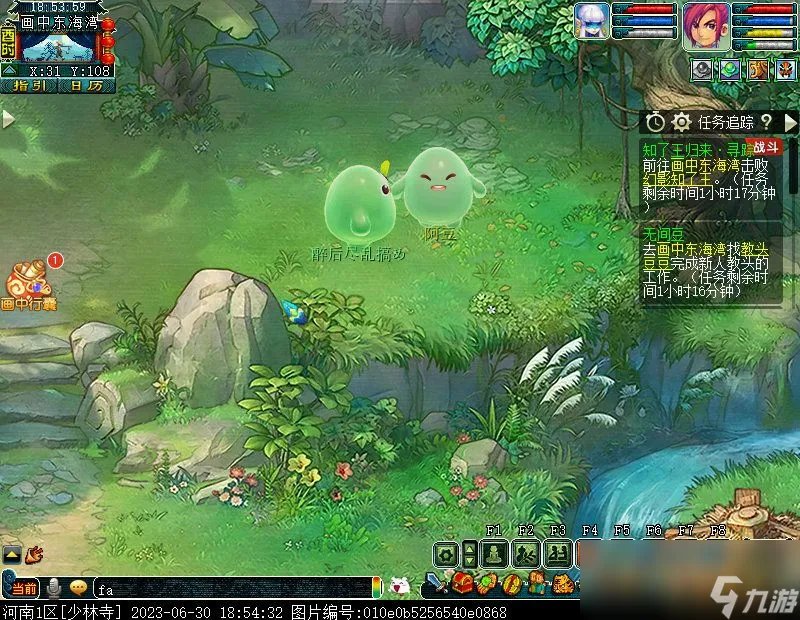The height and width of the screenshot is (620, 800).
Task: Click the opera mask buff icon
Action: 784,69
